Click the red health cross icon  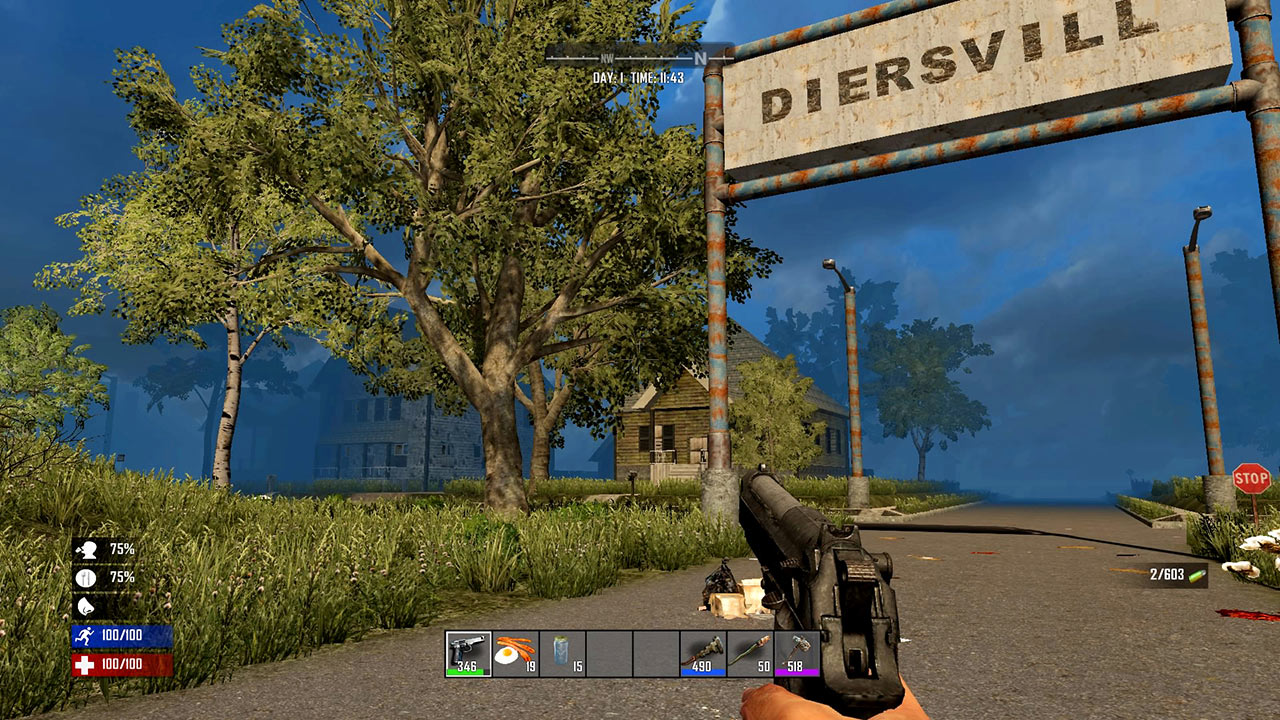tap(85, 663)
